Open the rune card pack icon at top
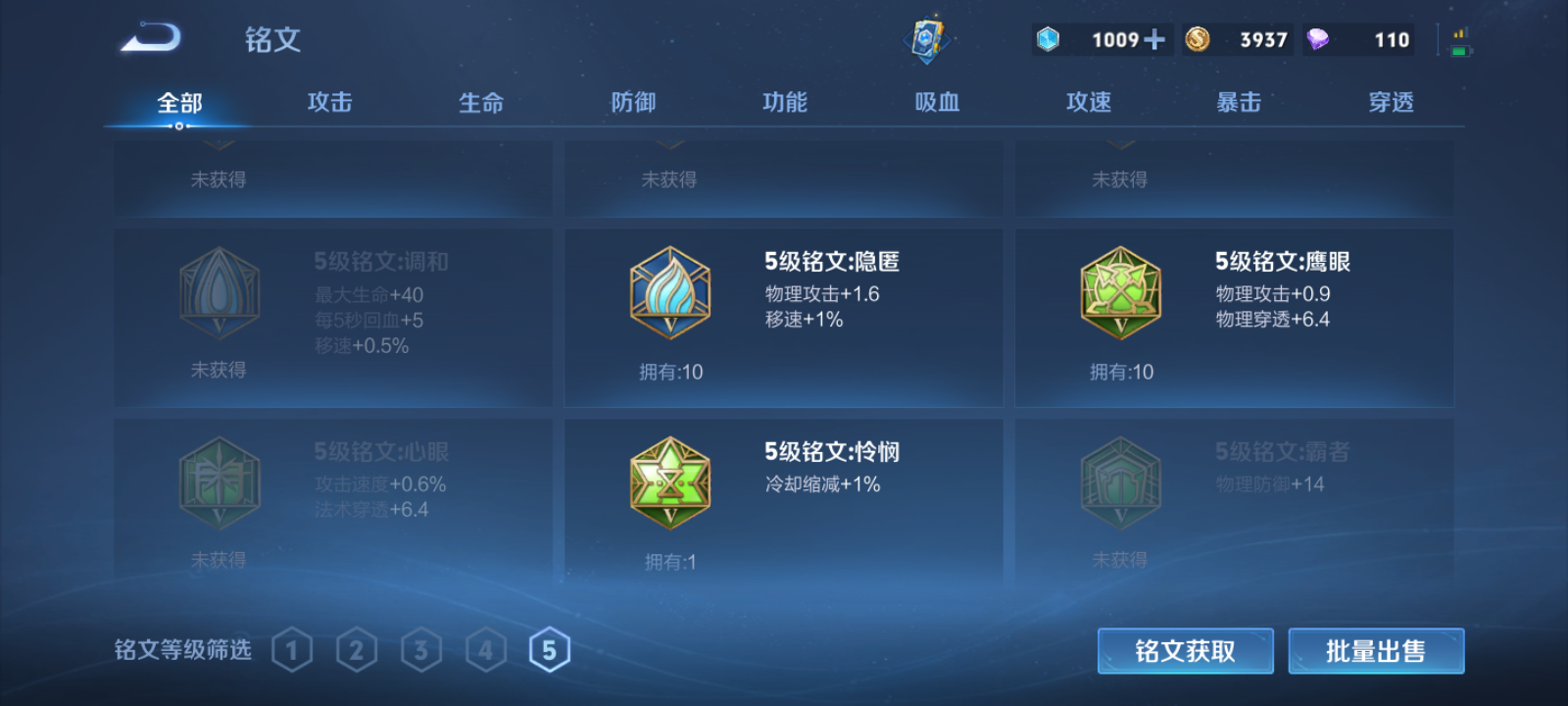The height and width of the screenshot is (706, 1568). [x=928, y=36]
